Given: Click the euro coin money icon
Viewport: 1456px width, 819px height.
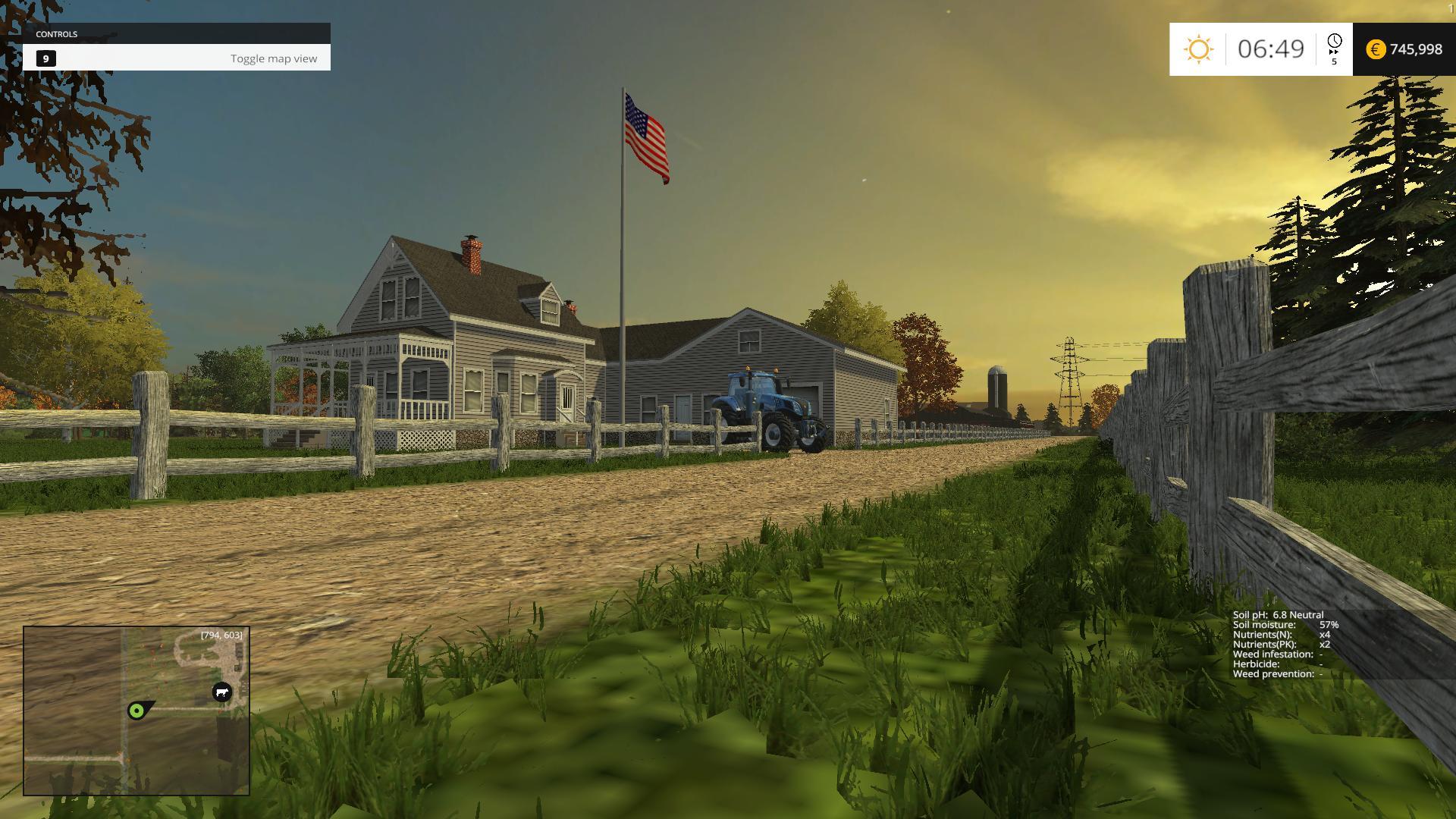Looking at the screenshot, I should coord(1375,49).
